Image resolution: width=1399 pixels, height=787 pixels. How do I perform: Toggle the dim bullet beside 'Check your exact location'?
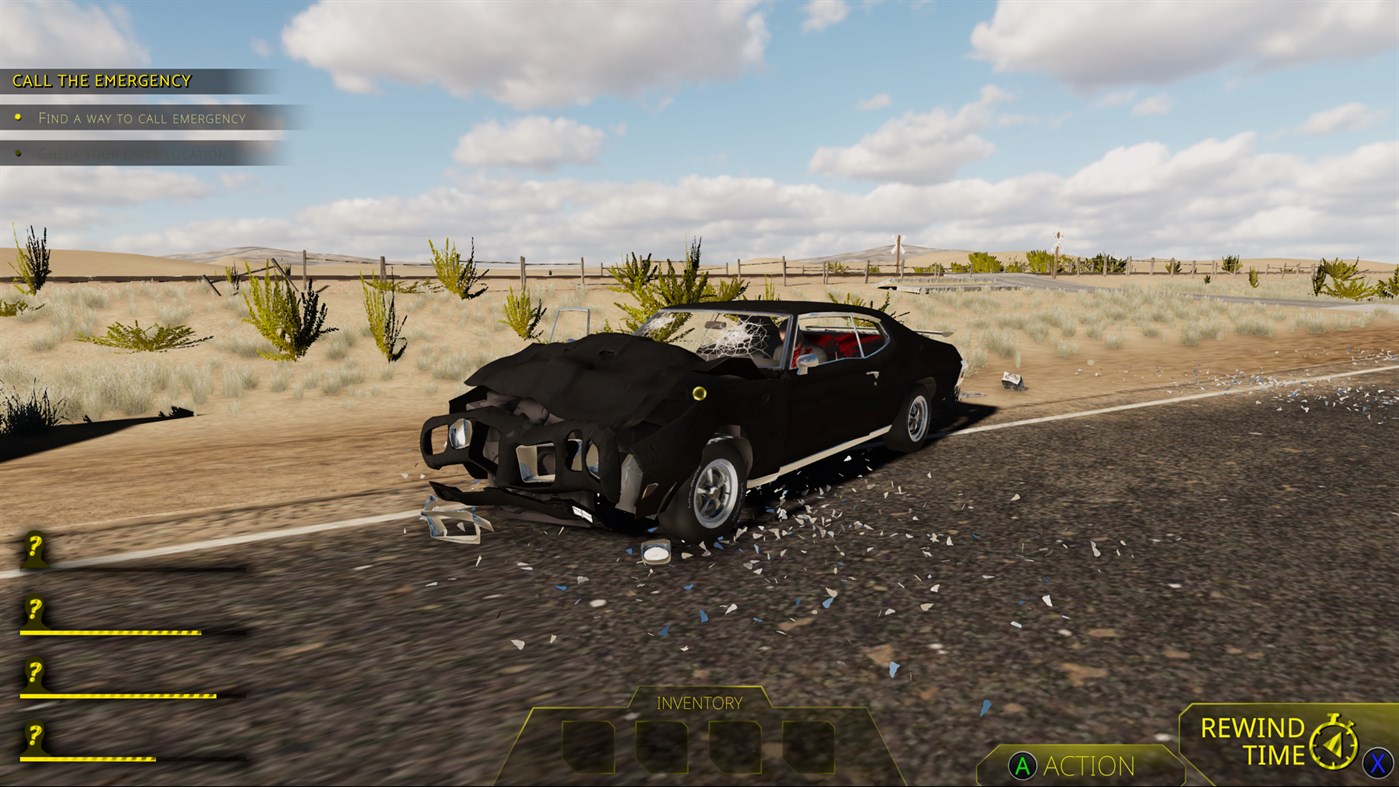[x=18, y=153]
